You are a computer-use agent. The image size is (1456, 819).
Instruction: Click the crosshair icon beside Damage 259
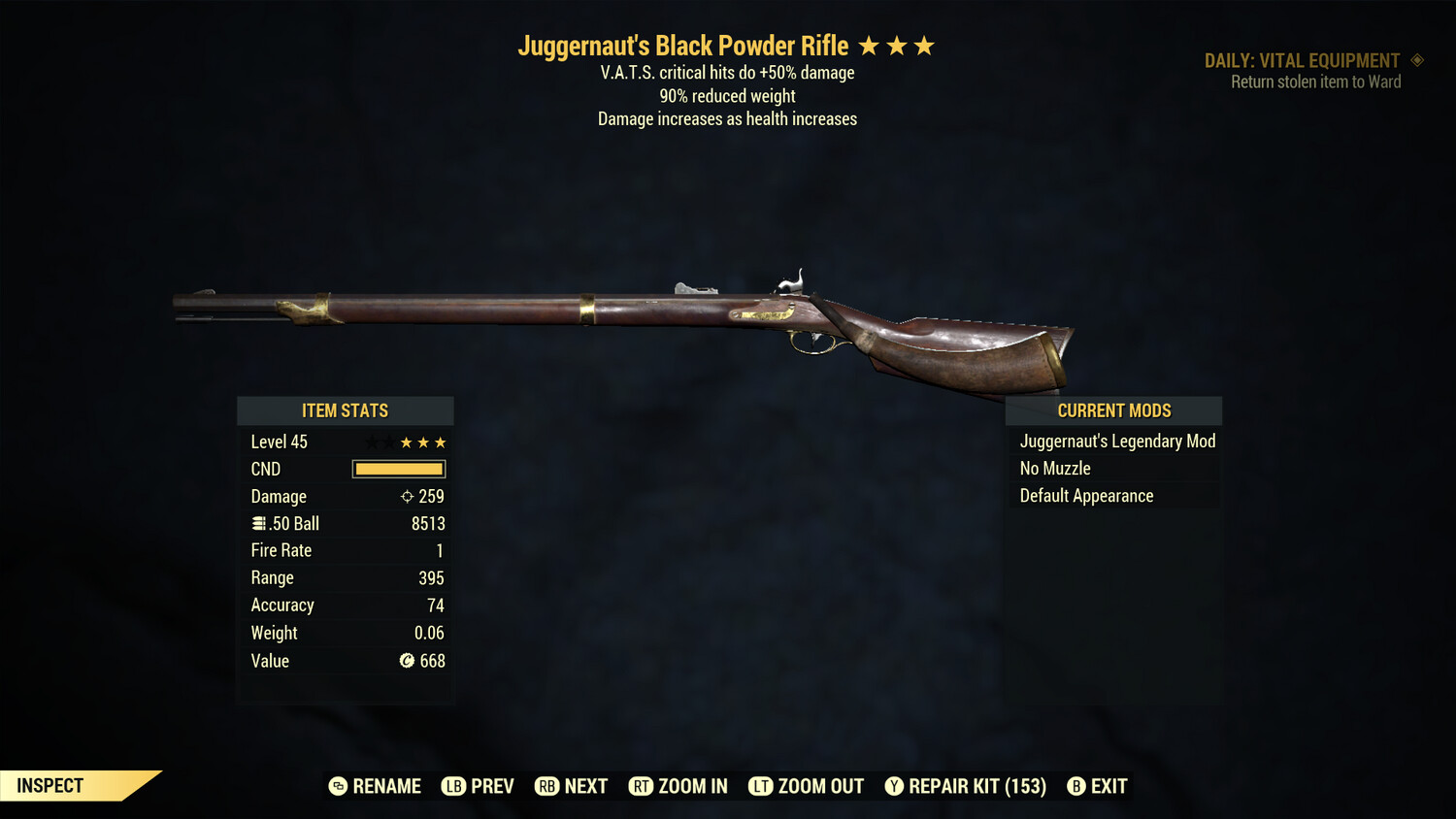[x=406, y=496]
